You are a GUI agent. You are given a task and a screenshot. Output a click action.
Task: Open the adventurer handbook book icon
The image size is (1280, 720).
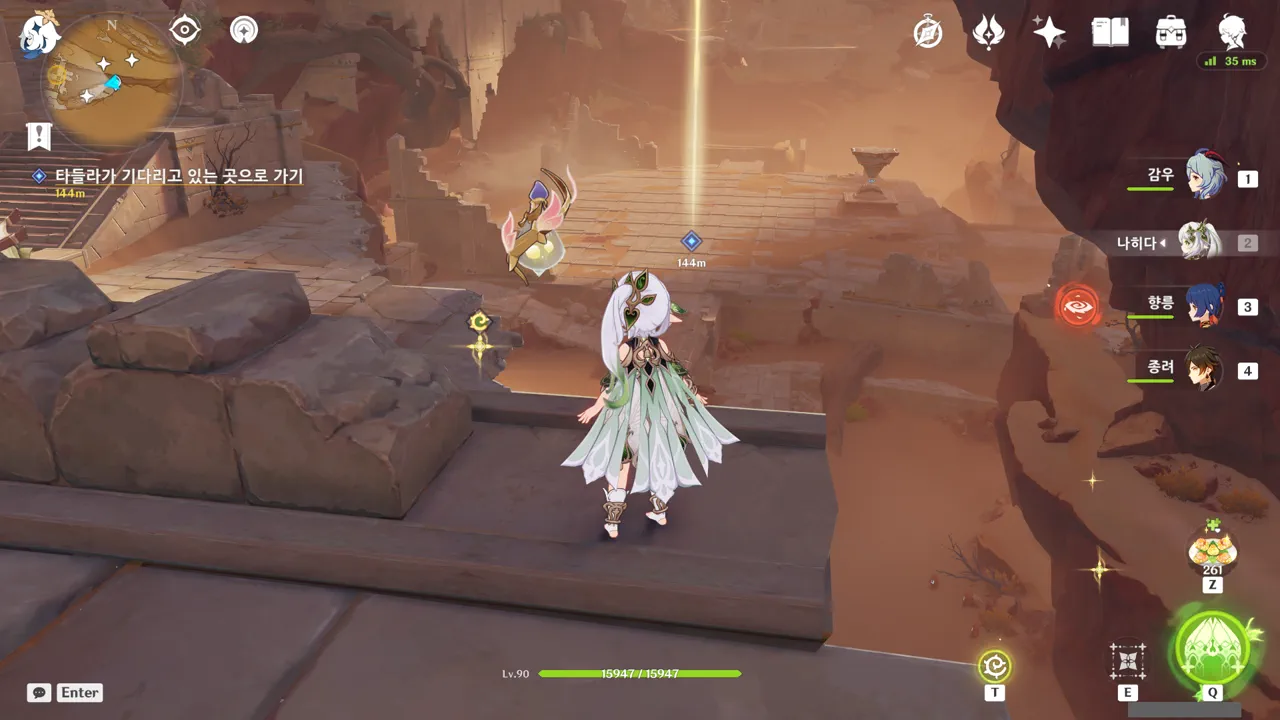tap(1110, 32)
